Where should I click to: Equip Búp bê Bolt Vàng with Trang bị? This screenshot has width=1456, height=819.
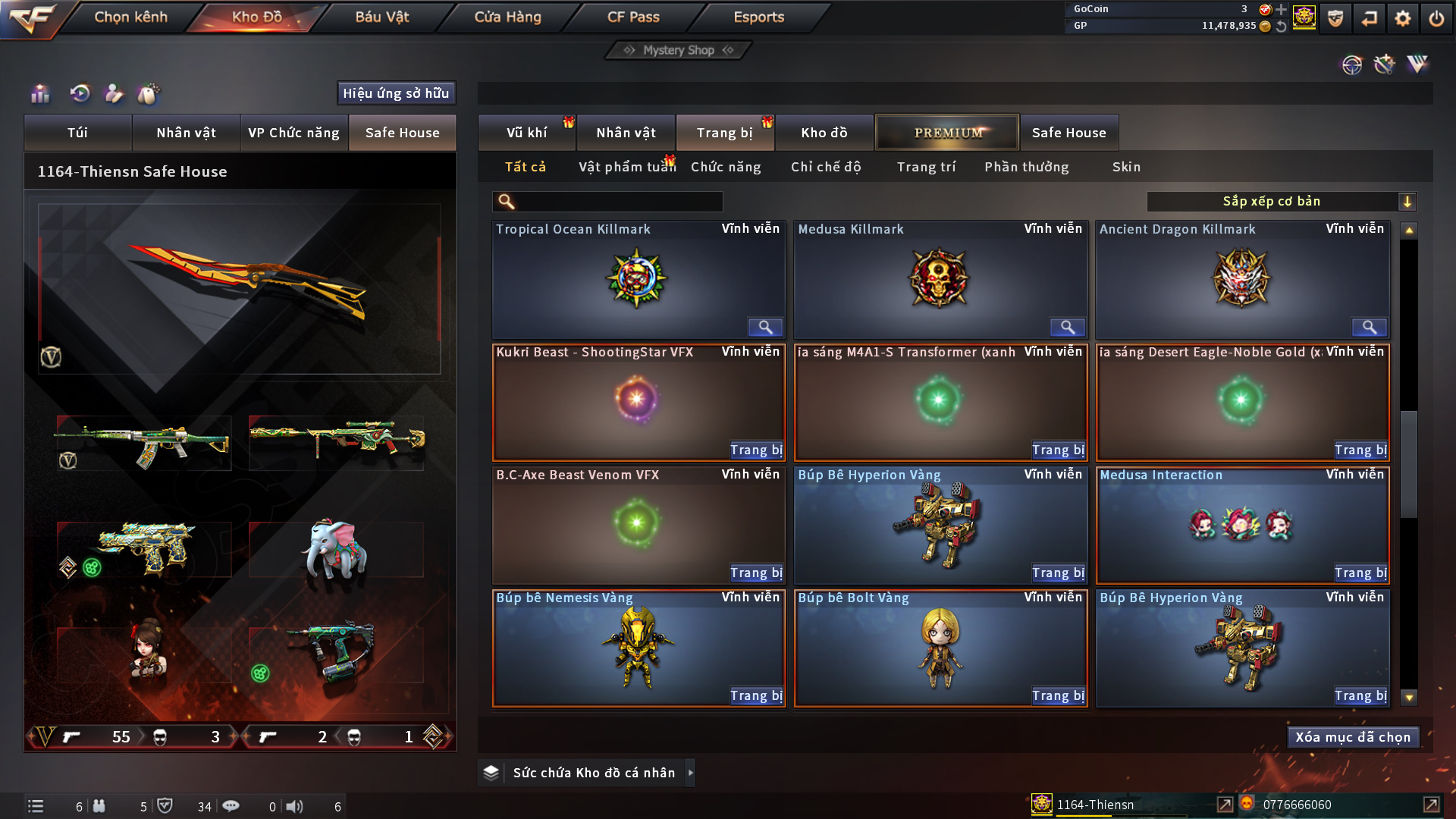(1058, 695)
